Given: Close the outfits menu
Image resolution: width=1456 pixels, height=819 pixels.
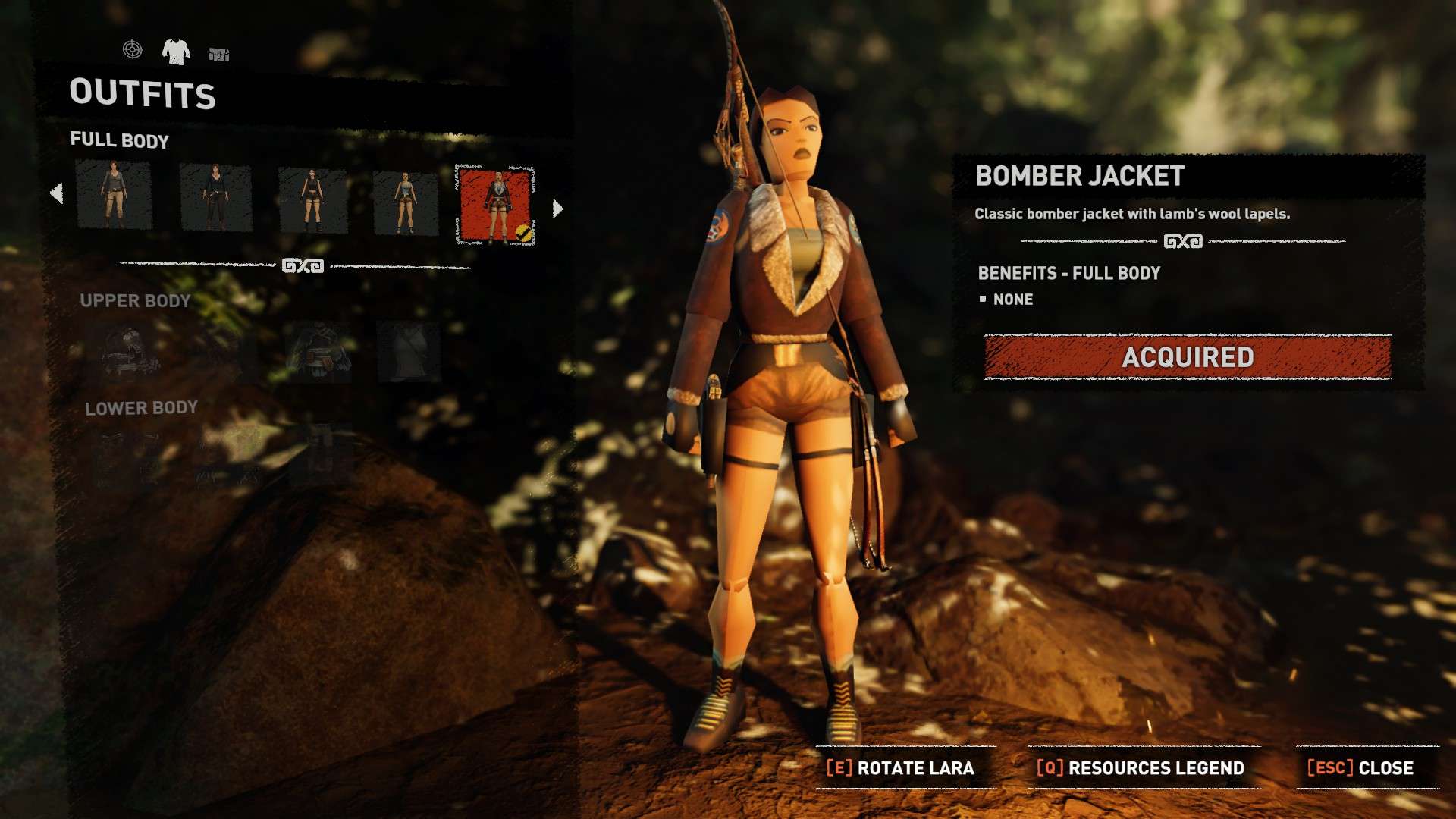Looking at the screenshot, I should click(x=1360, y=768).
